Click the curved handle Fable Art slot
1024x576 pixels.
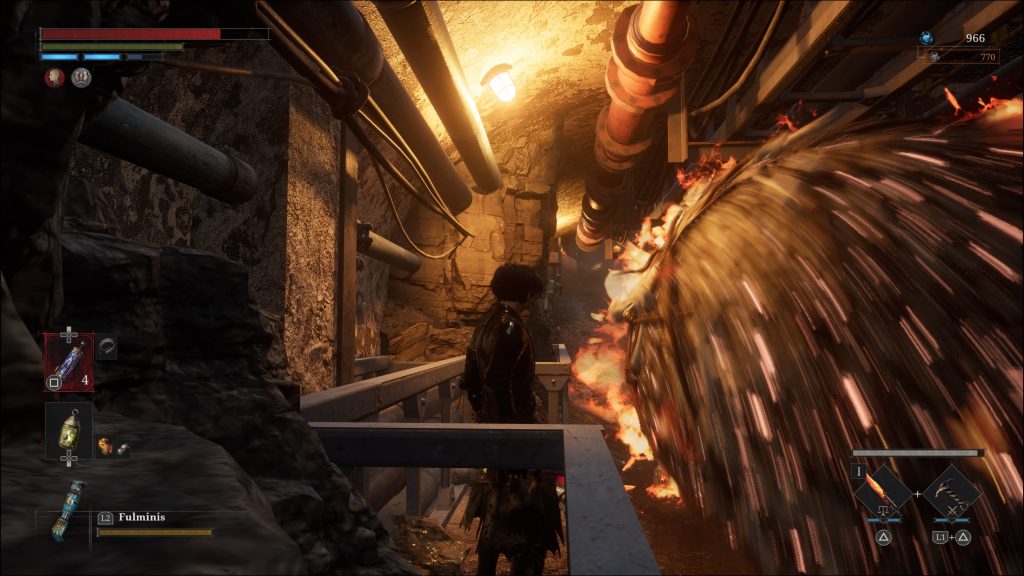point(951,491)
